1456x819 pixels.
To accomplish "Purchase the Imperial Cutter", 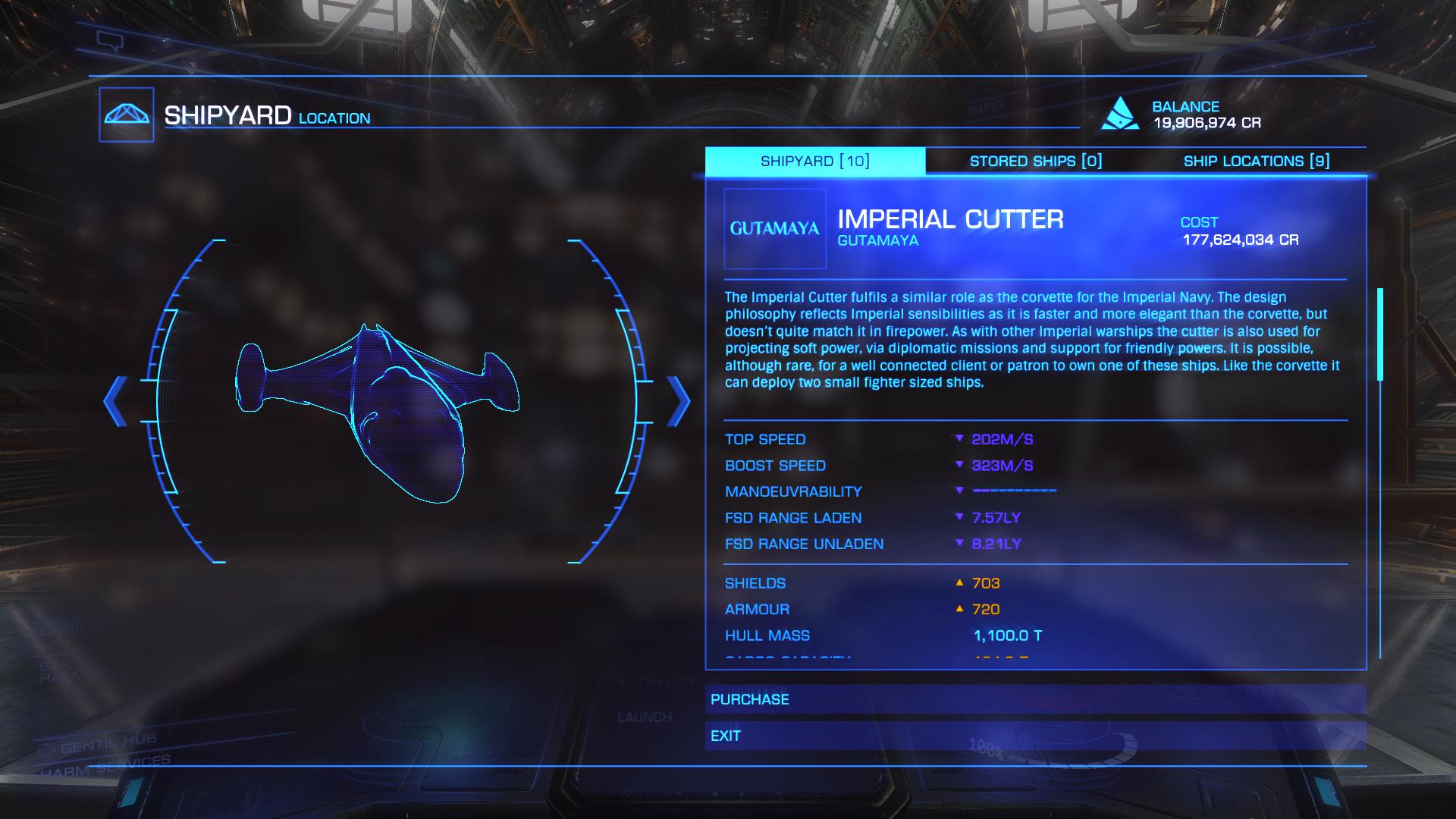I will coord(1035,699).
